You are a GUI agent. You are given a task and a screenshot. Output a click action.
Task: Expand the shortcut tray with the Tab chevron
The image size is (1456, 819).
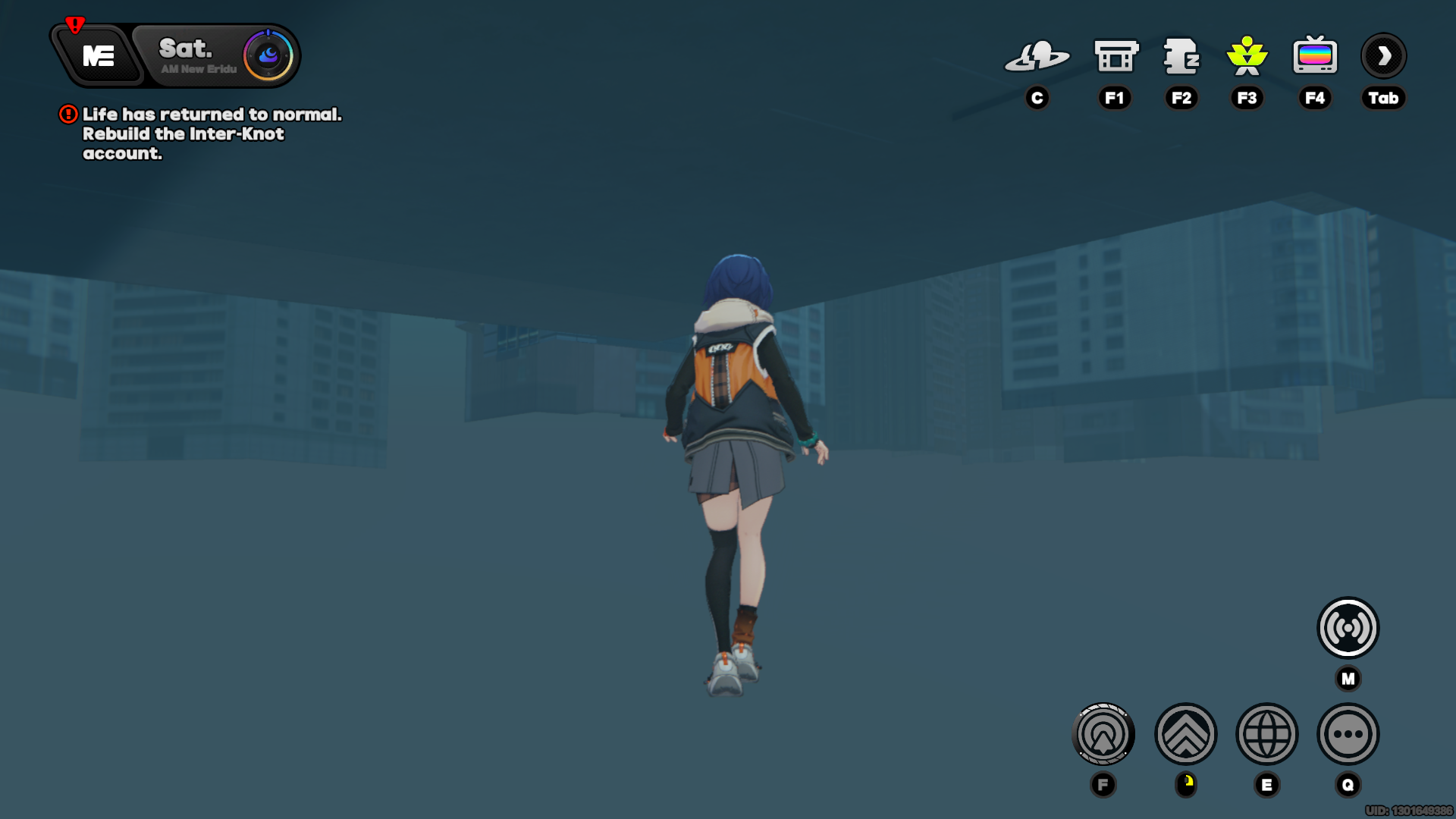(1383, 55)
